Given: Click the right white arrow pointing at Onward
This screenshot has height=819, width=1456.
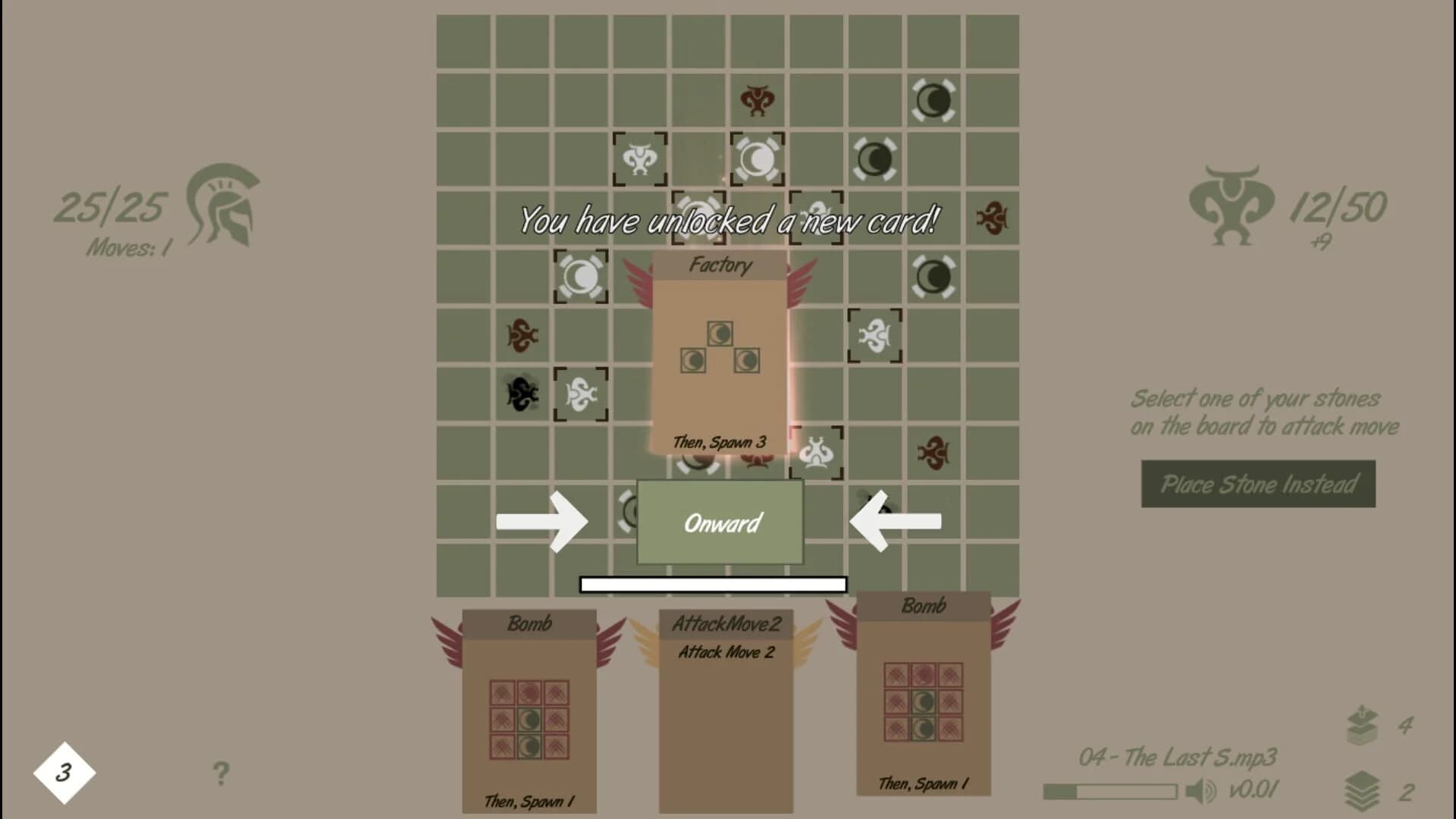Looking at the screenshot, I should tap(896, 521).
